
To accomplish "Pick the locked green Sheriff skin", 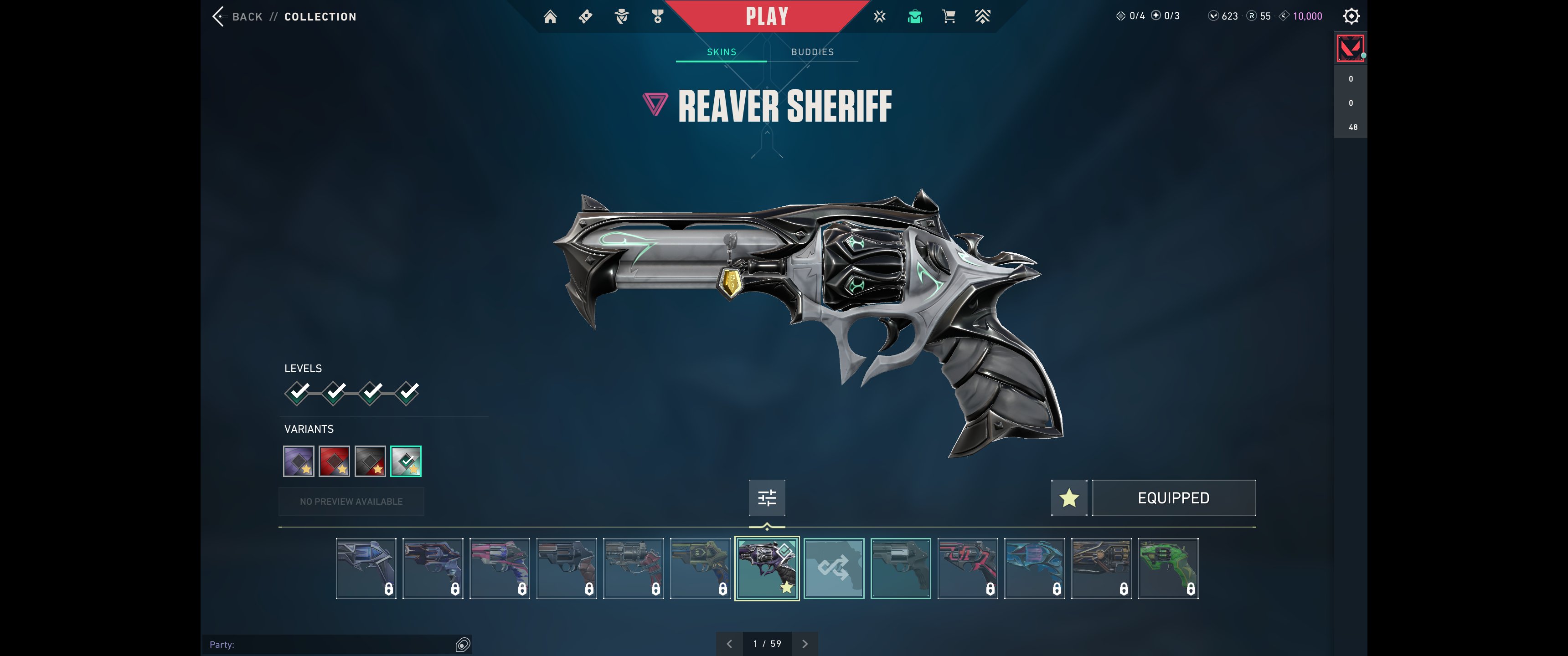I will pyautogui.click(x=1167, y=569).
